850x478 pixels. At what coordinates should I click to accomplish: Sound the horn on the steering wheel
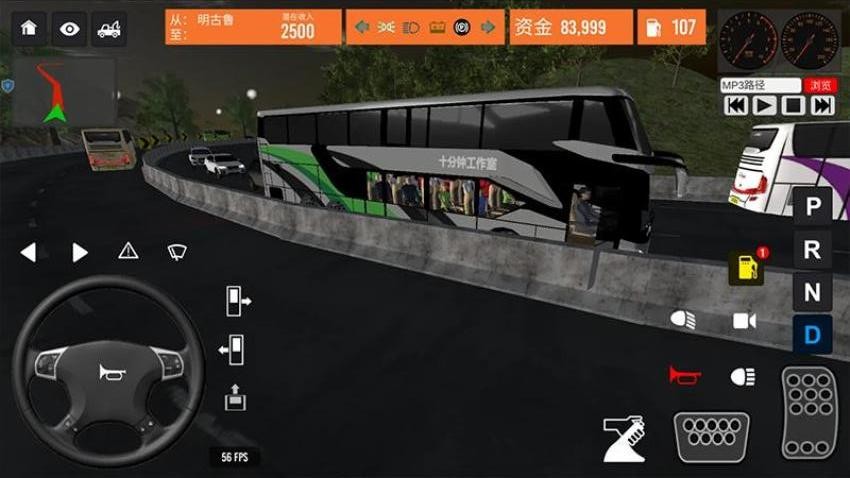(x=108, y=373)
